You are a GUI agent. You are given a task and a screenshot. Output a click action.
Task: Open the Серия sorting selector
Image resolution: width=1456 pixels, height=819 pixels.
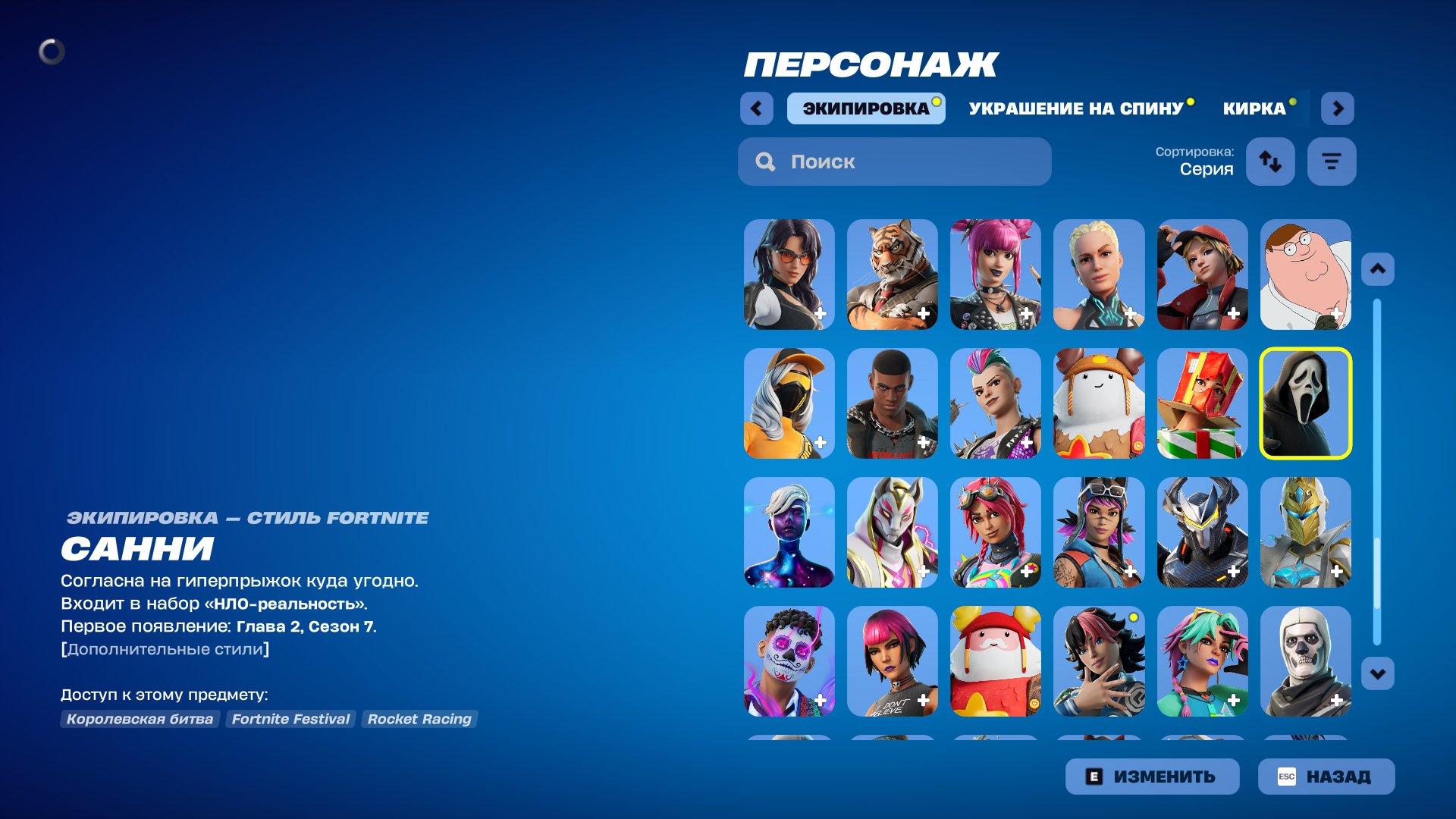pyautogui.click(x=1207, y=170)
